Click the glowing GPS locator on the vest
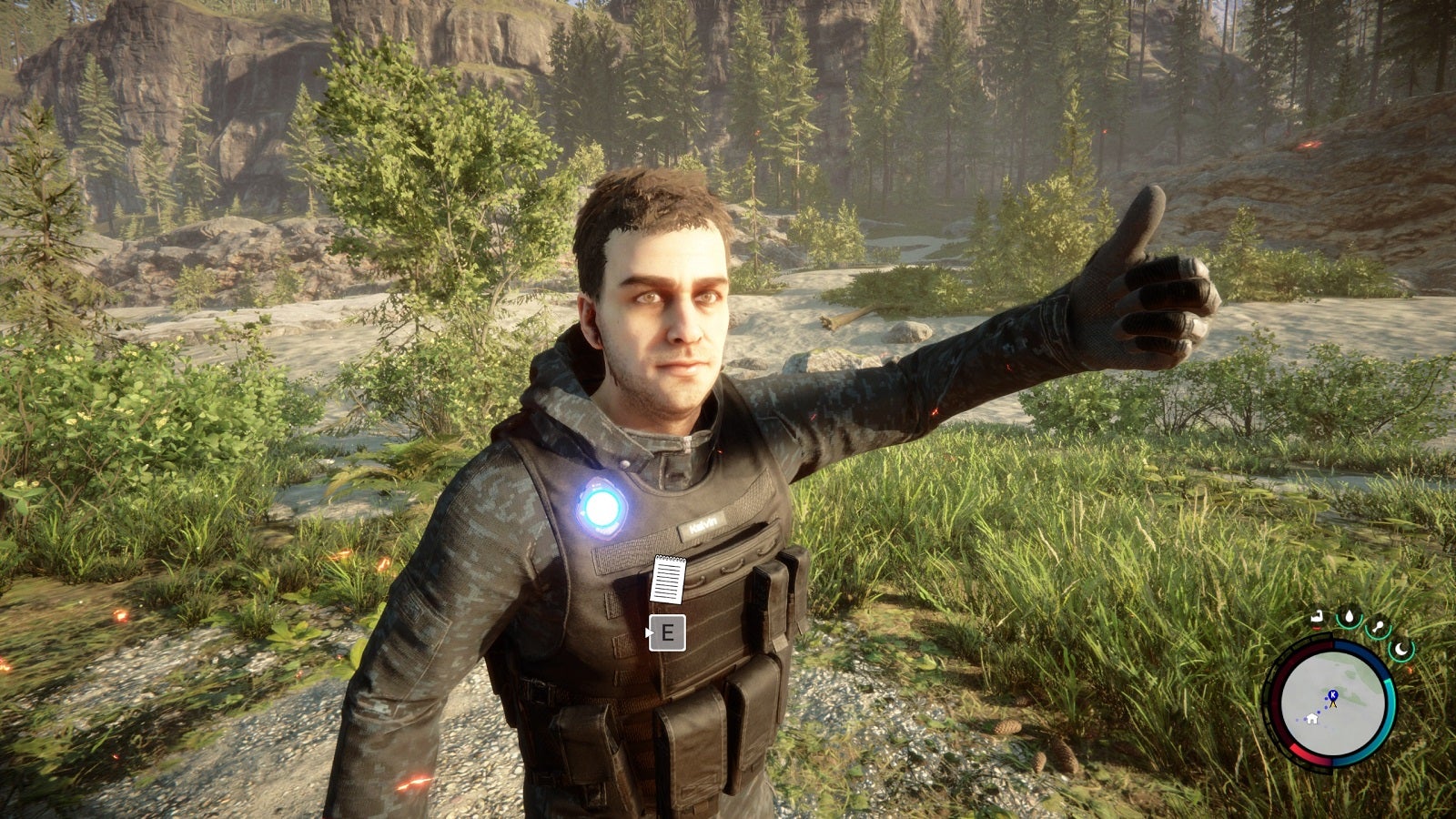1456x819 pixels. pyautogui.click(x=603, y=510)
